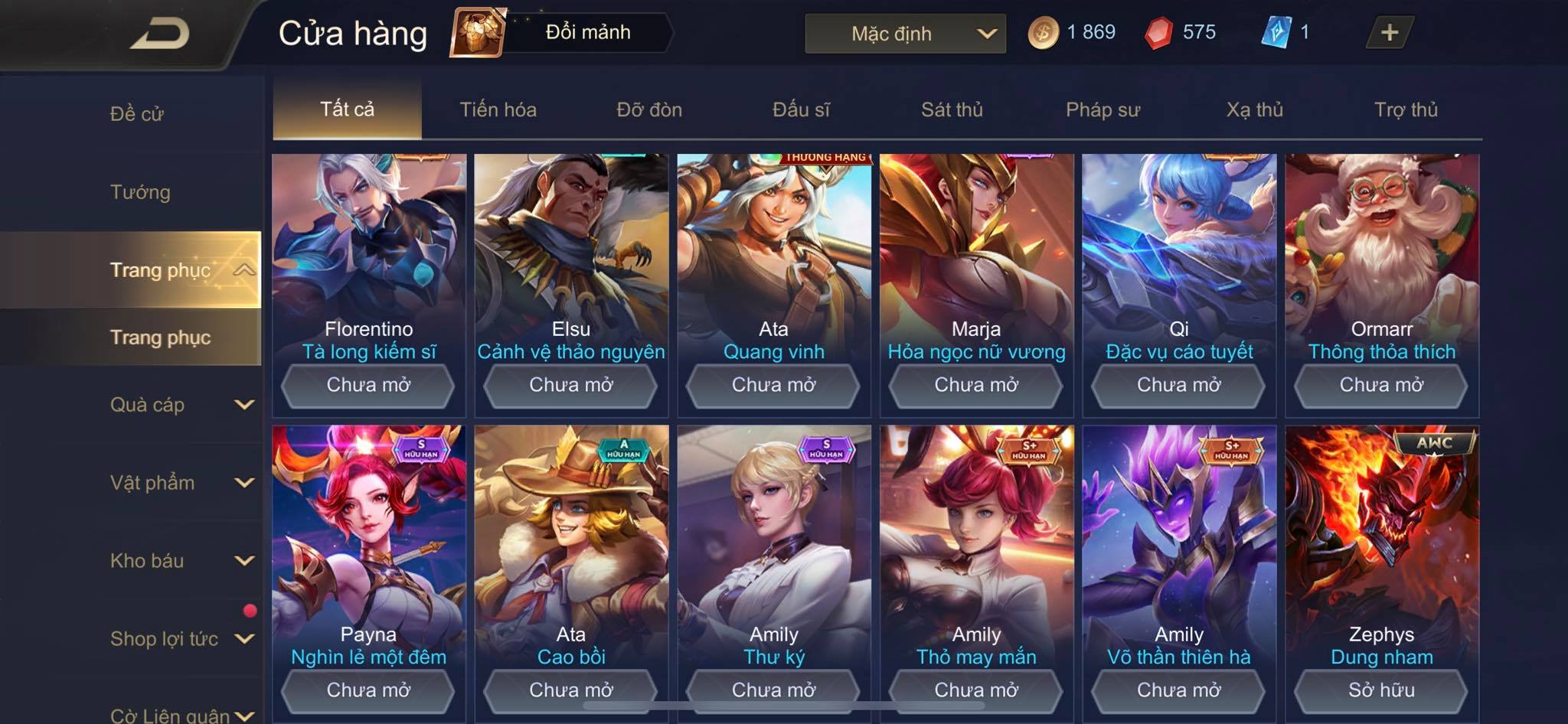Screen dimensions: 1568x724
Task: Switch to the Đỡ đòn tab
Action: click(649, 109)
